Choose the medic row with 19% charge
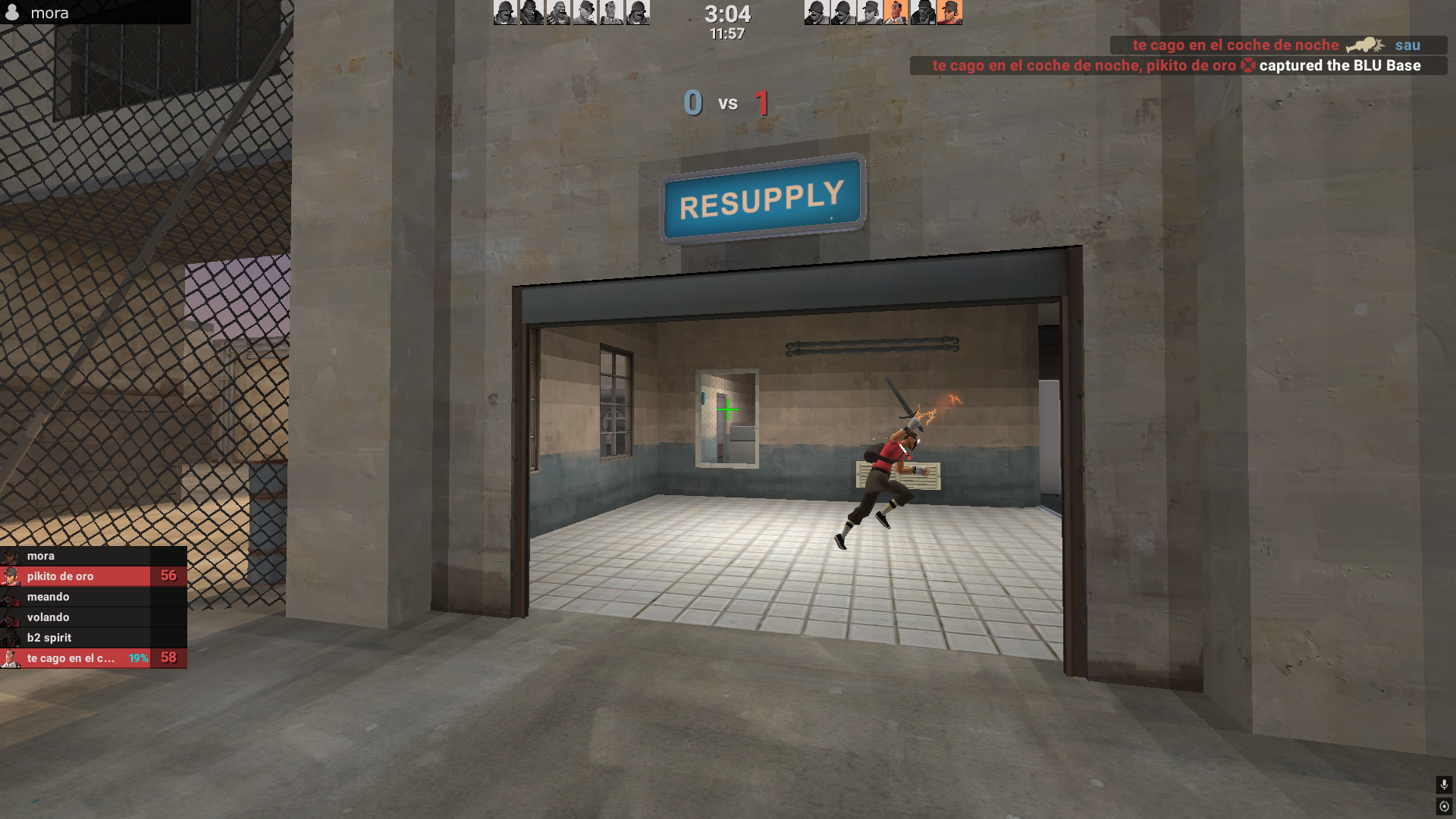 (93, 658)
